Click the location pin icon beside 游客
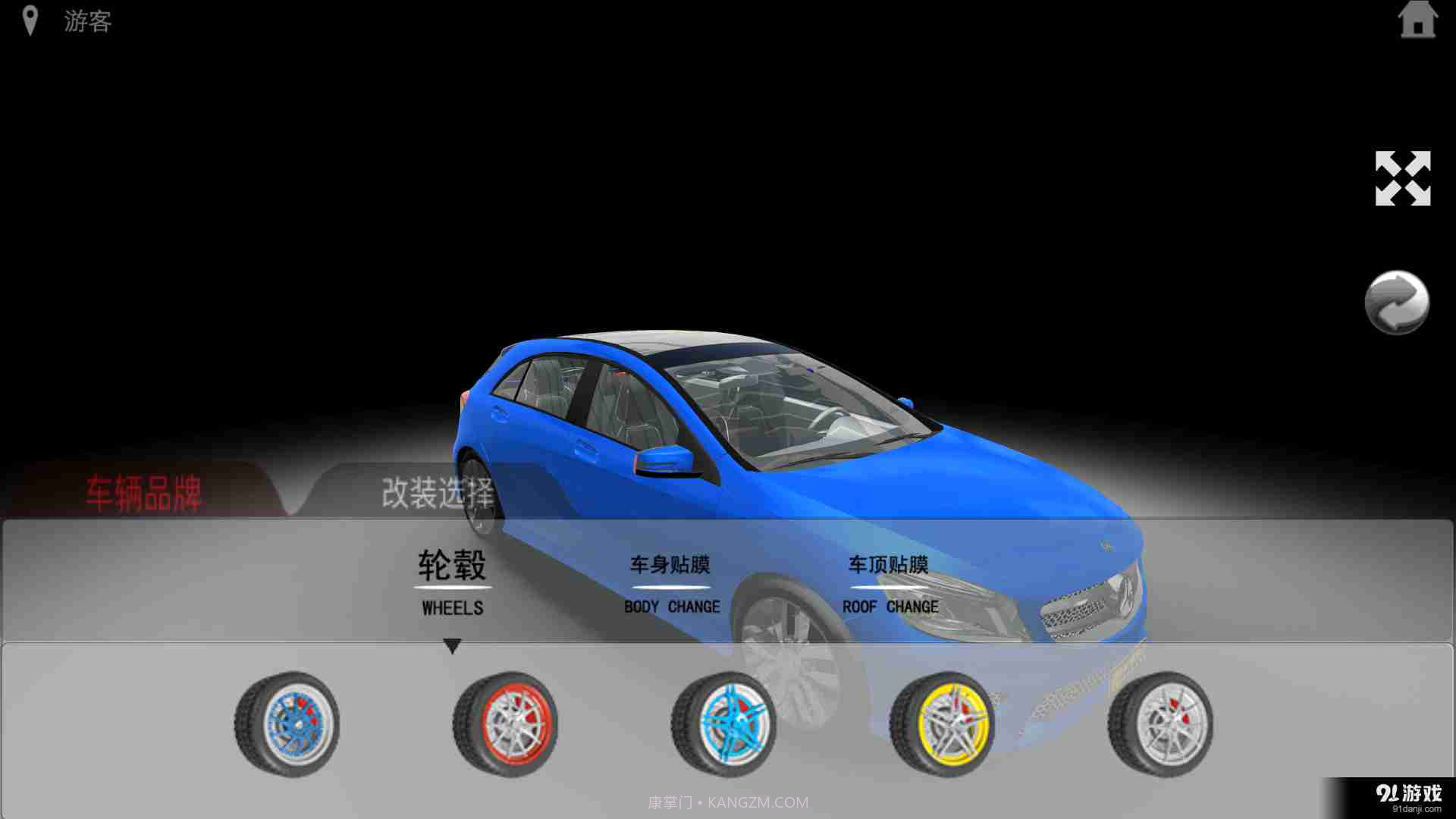 [30, 20]
